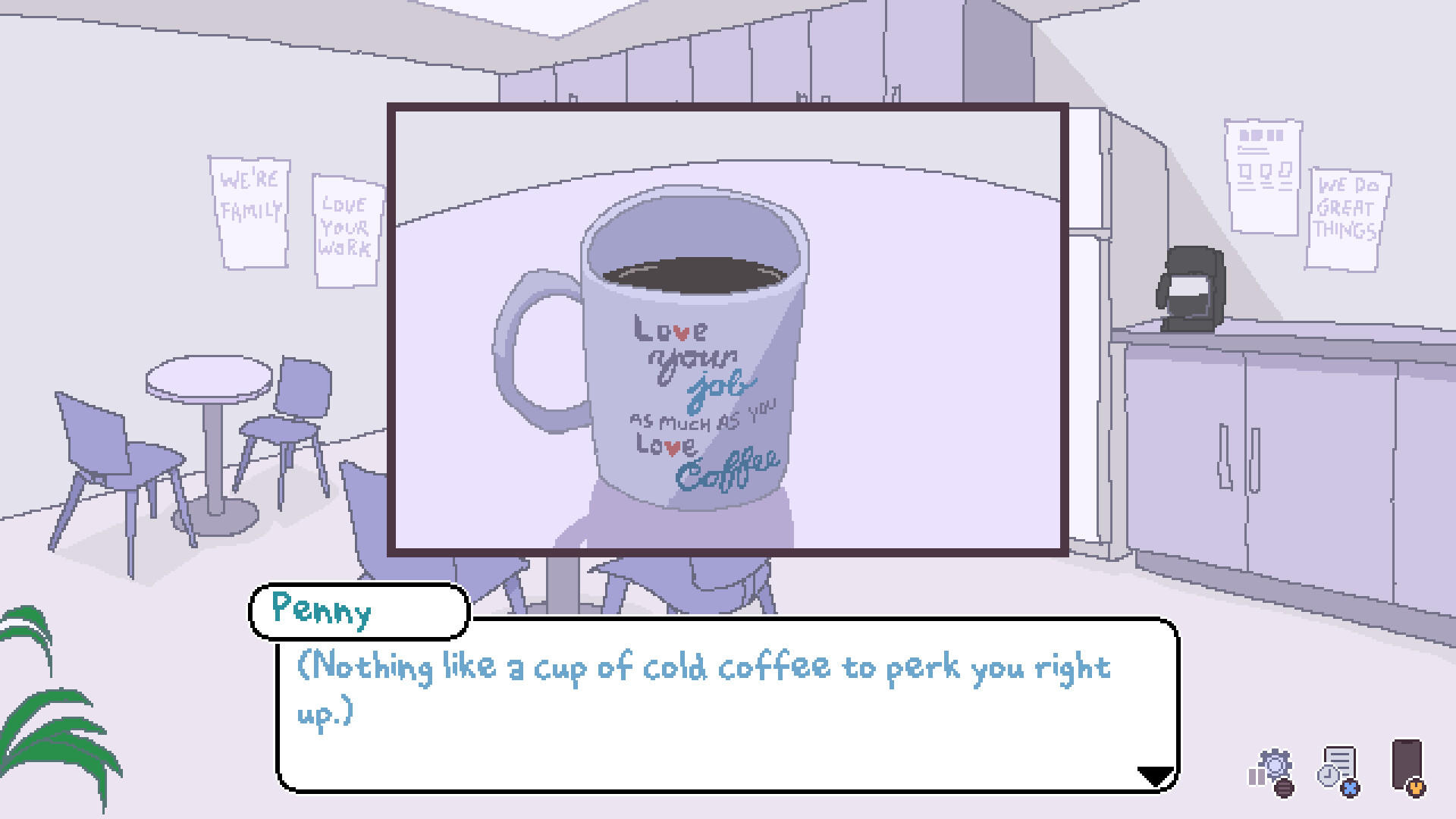
Task: Select the coffee machine on the counter
Action: 1191,288
